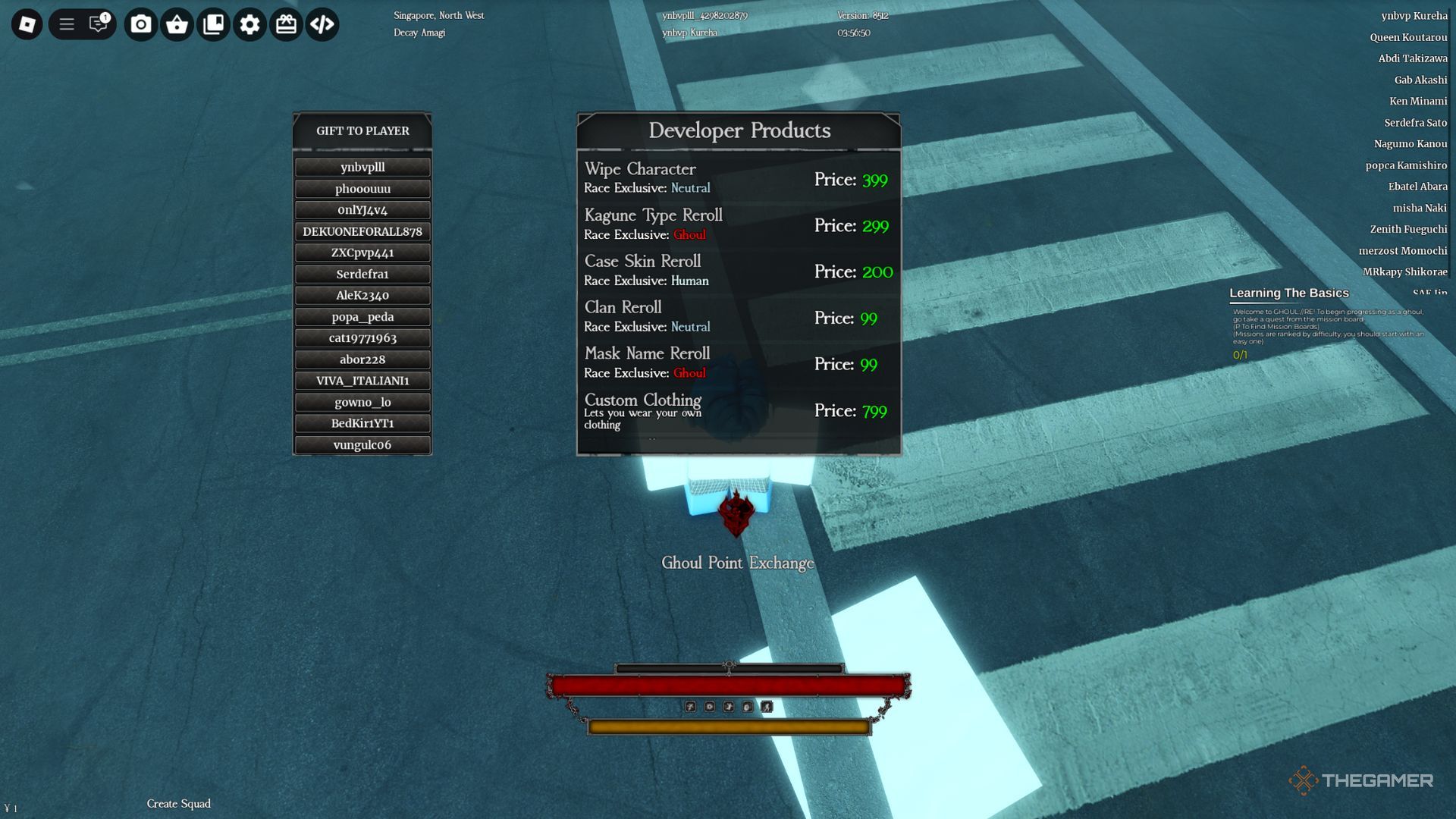Open the code redeem brackets icon

322,24
